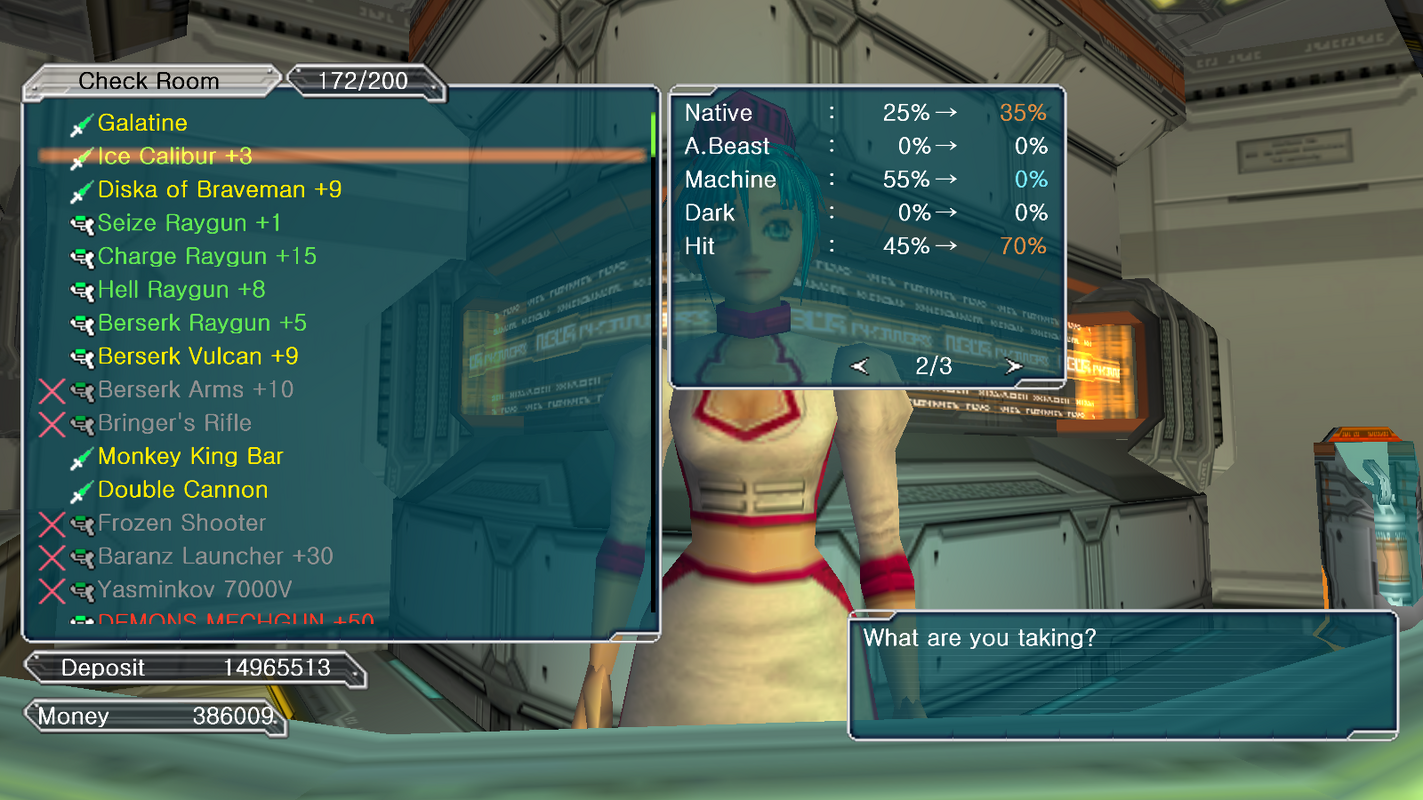The height and width of the screenshot is (800, 1423).
Task: Show the previous stats page arrow
Action: click(860, 366)
